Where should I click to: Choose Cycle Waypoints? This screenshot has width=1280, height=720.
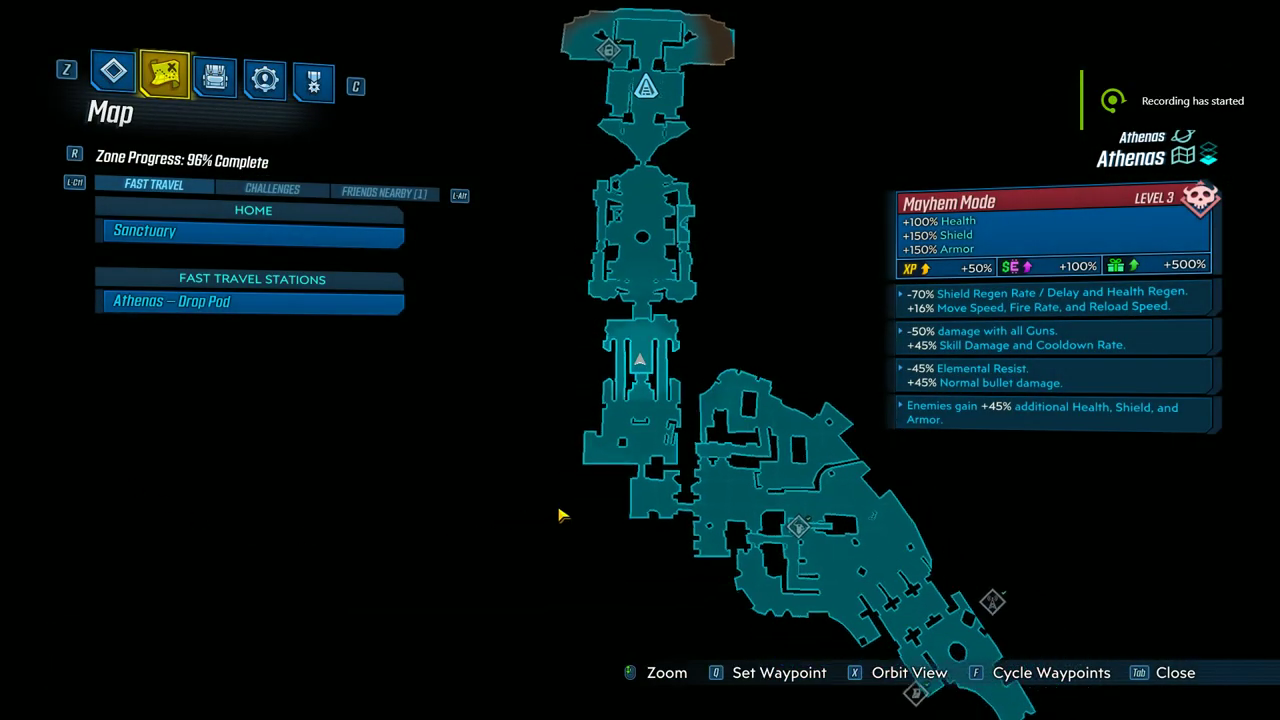pos(1051,673)
